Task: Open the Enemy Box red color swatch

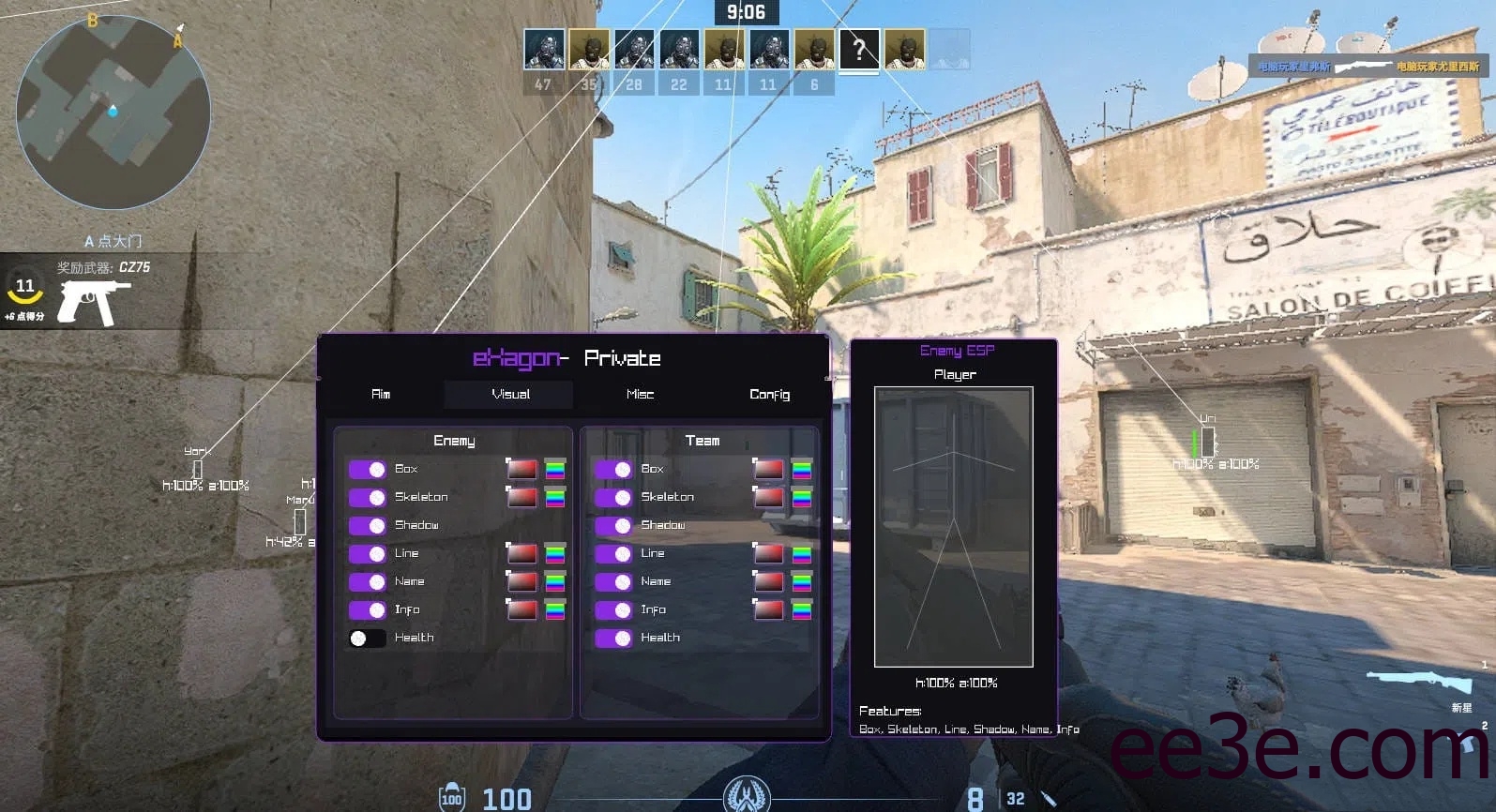Action: pyautogui.click(x=522, y=469)
